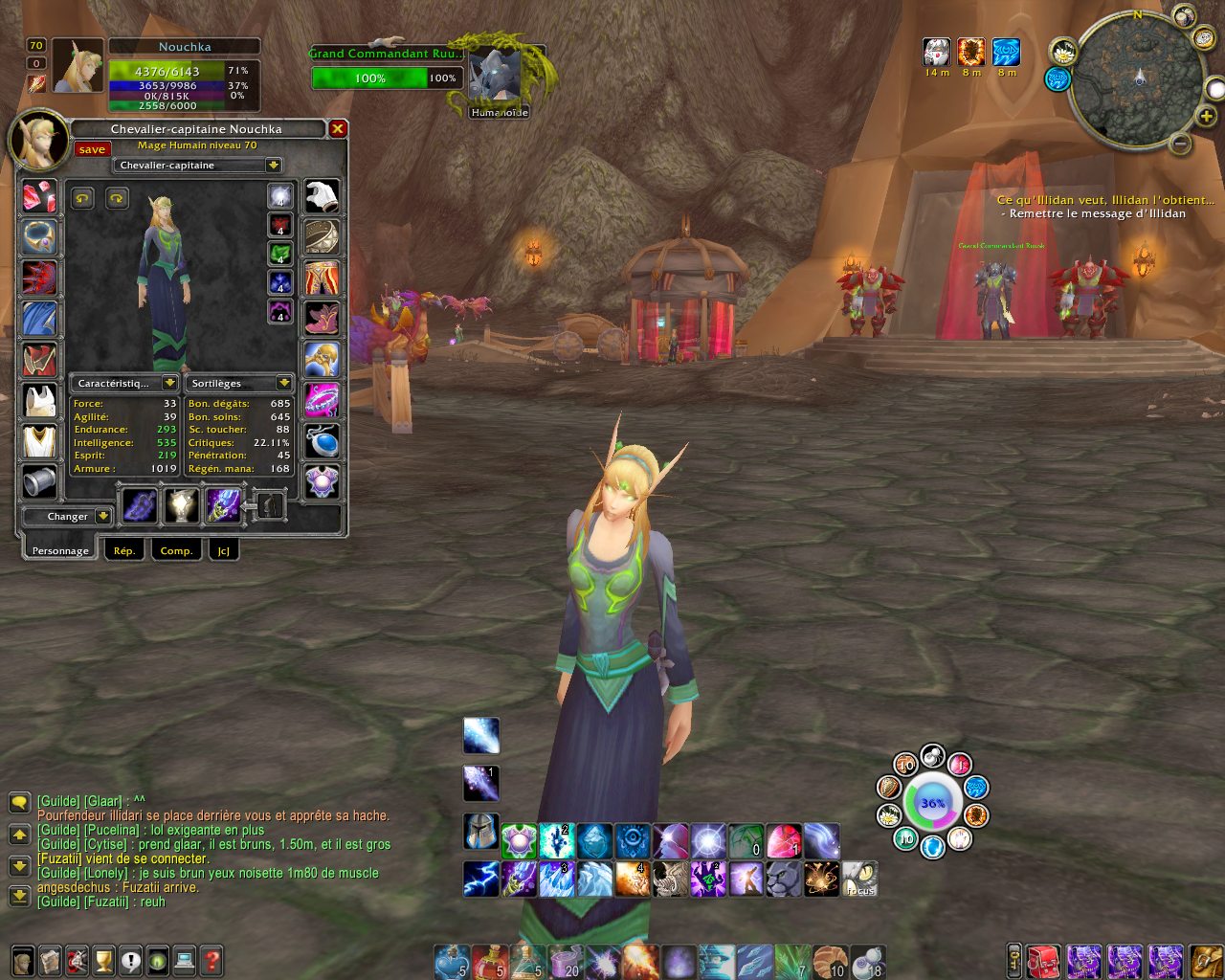Select the blue amulet trinket slot

(x=322, y=441)
